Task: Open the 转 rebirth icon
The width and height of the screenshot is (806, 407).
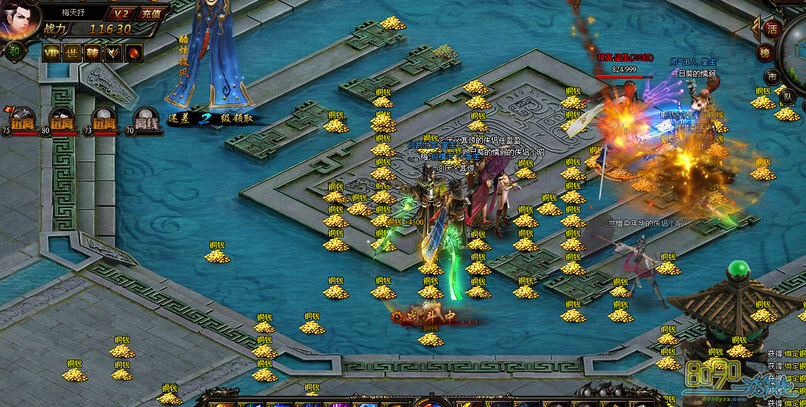Action: point(93,52)
